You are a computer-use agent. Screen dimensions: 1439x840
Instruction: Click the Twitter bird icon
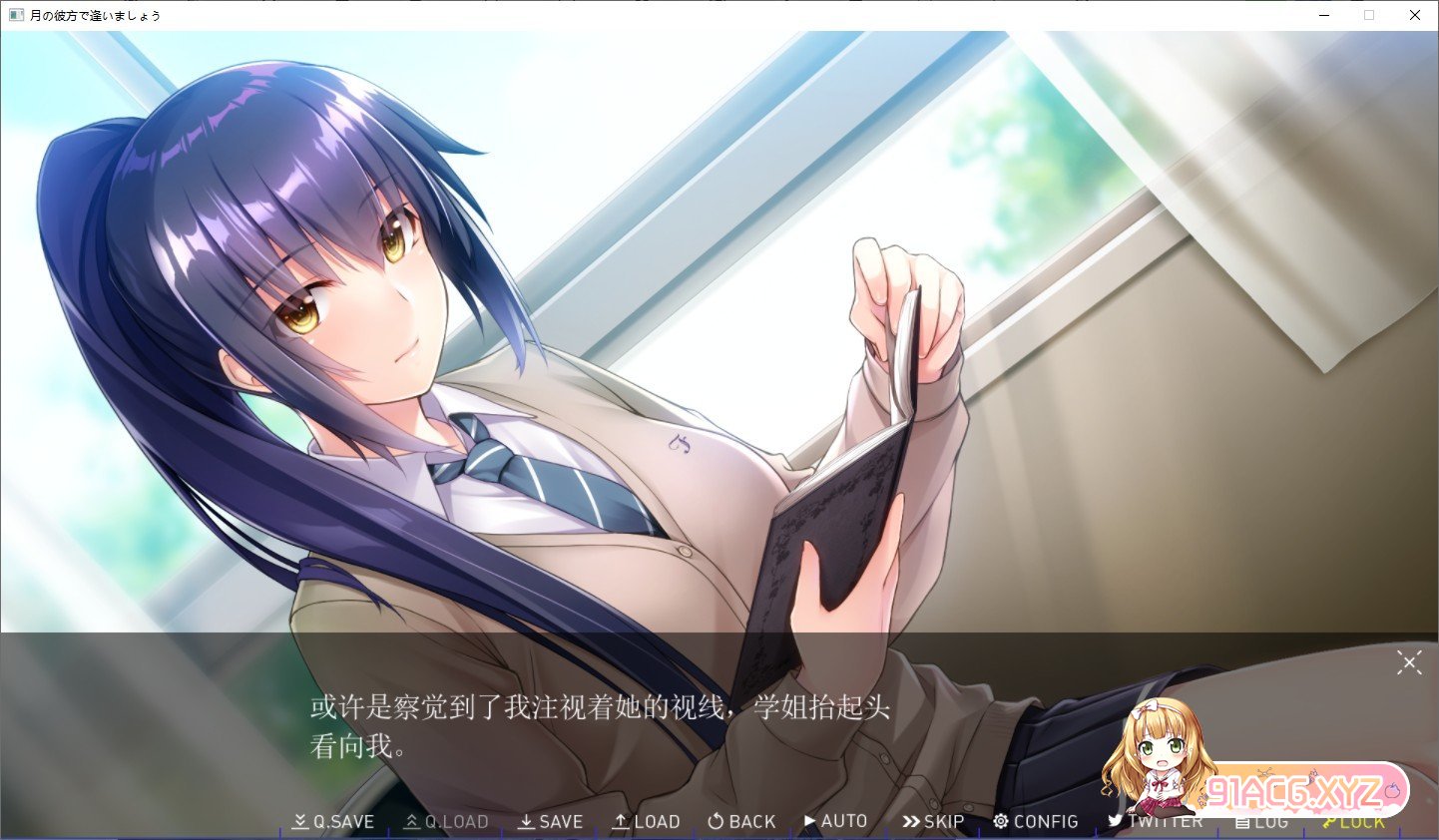pyautogui.click(x=1116, y=821)
